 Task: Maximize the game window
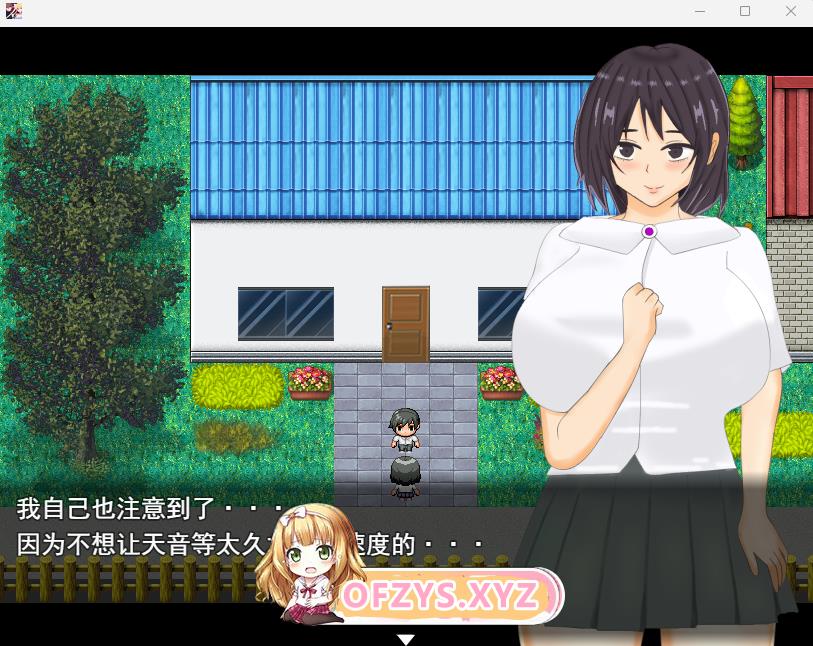point(745,11)
